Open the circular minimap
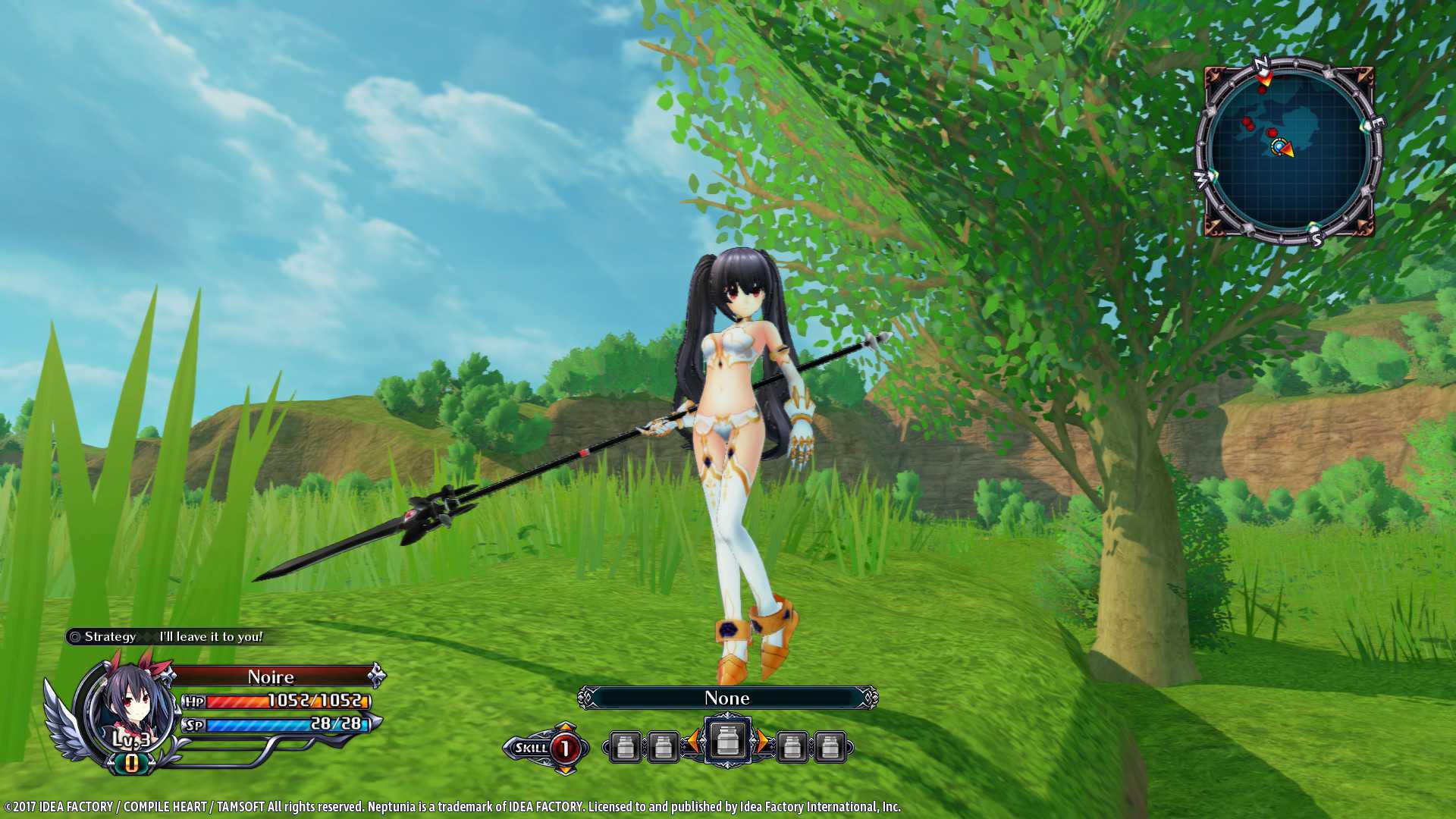The image size is (1456, 819). [x=1288, y=151]
